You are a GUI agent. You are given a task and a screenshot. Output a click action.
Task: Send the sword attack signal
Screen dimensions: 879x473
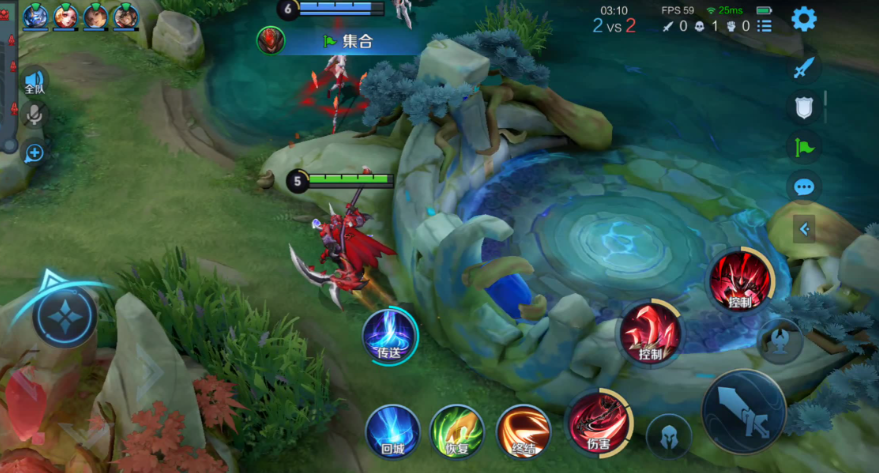coord(804,68)
